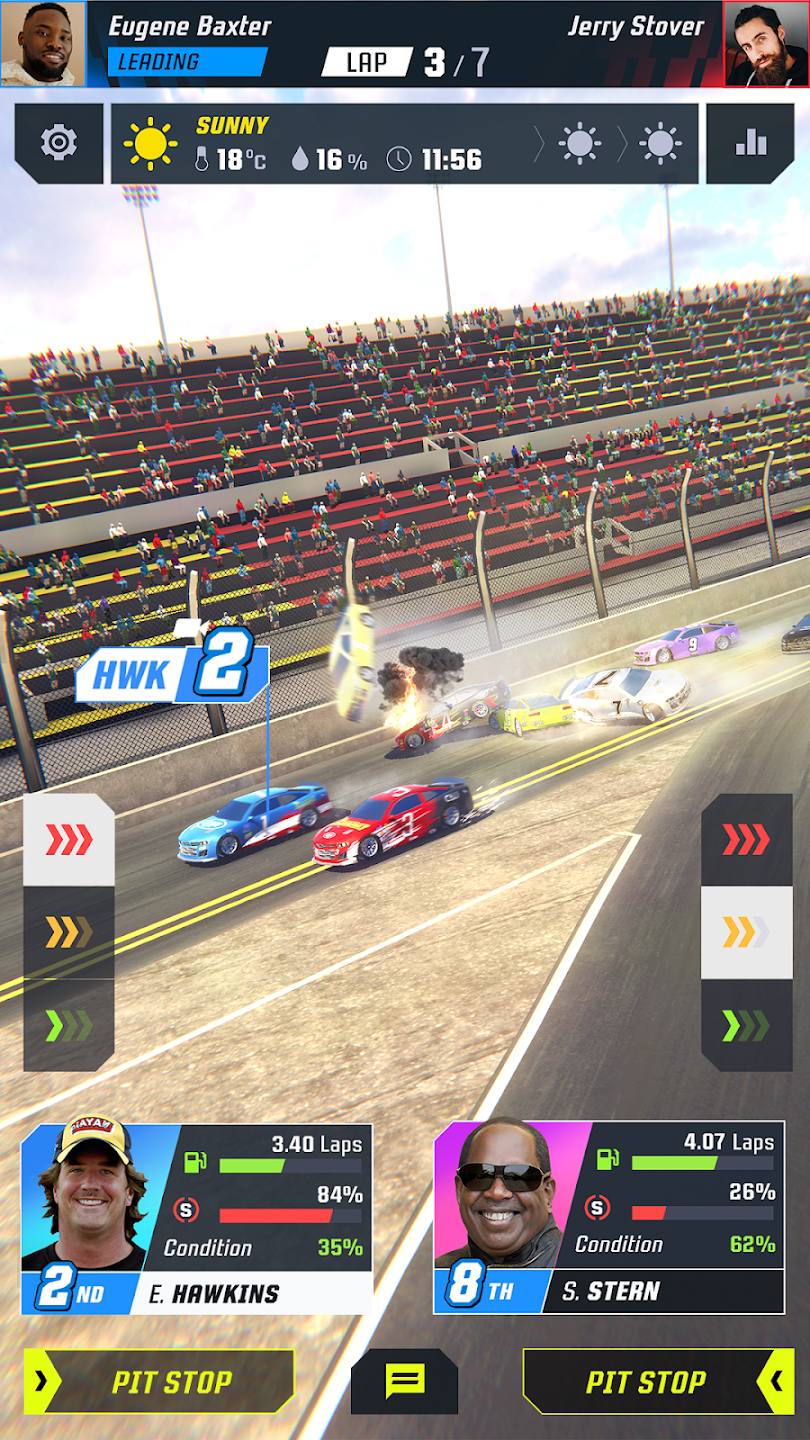
Task: Show the race standings bar chart
Action: pyautogui.click(x=750, y=144)
